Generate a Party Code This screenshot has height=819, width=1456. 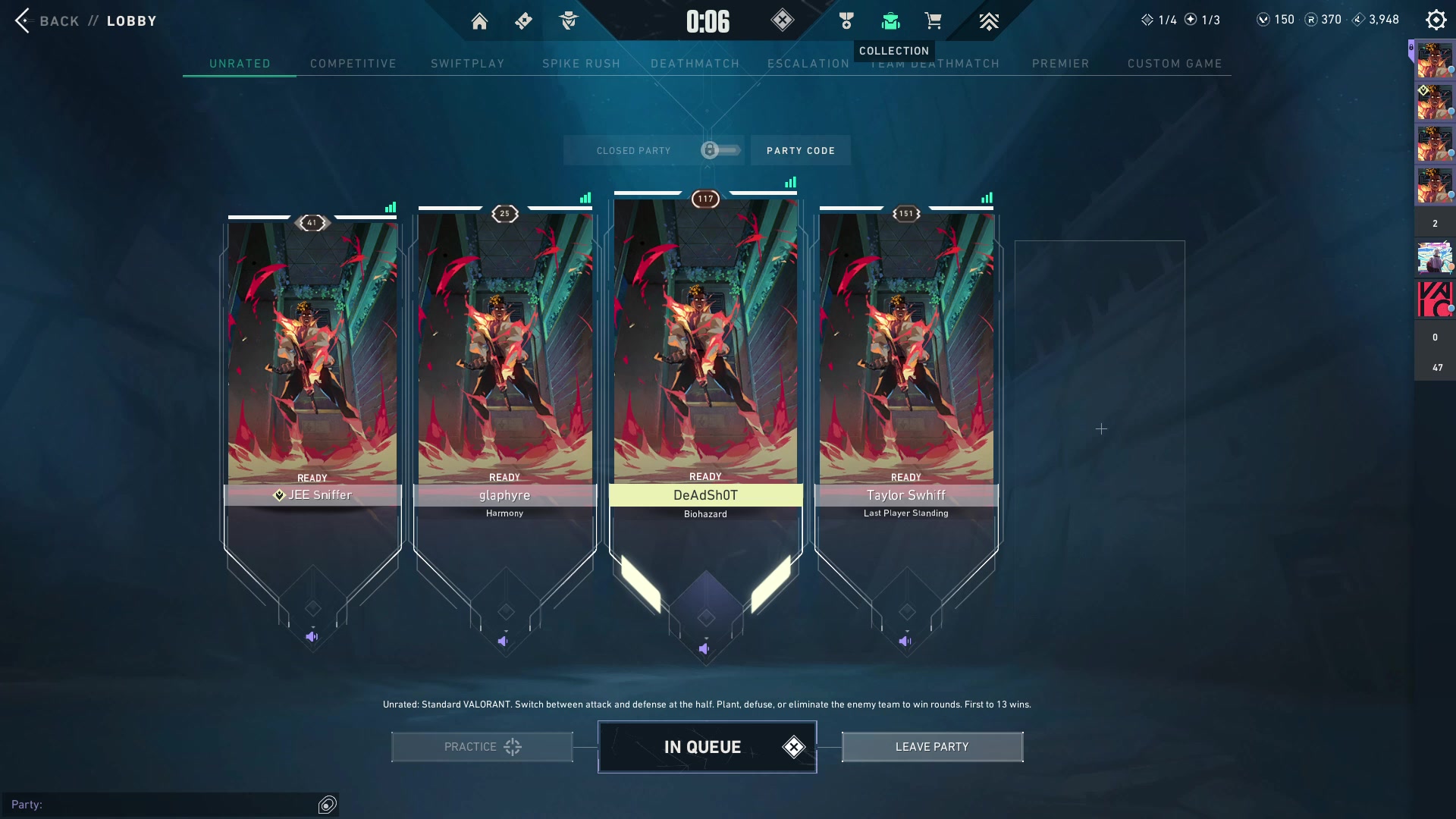(x=800, y=150)
